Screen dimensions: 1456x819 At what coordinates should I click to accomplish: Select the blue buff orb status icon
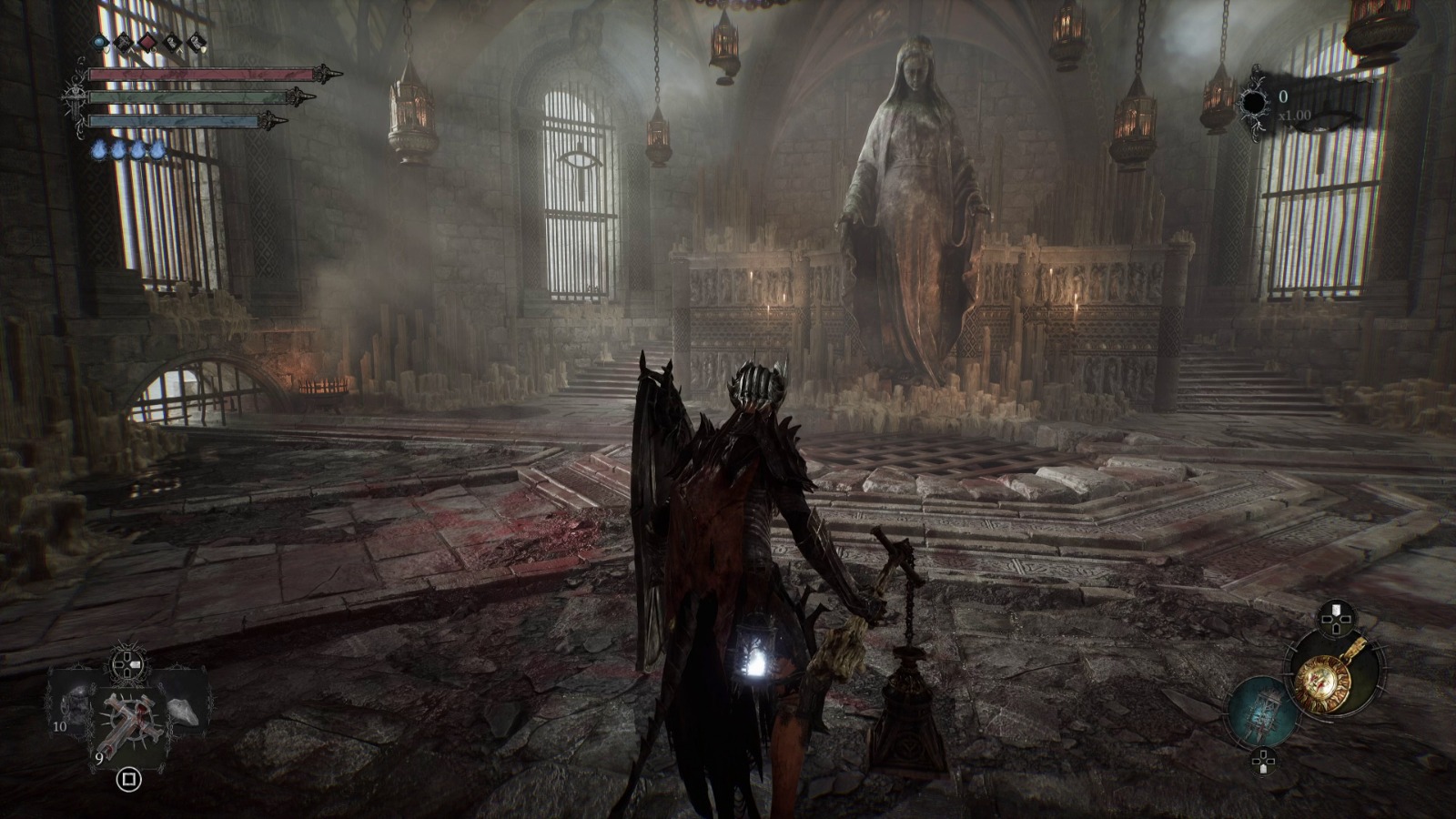coord(99,41)
